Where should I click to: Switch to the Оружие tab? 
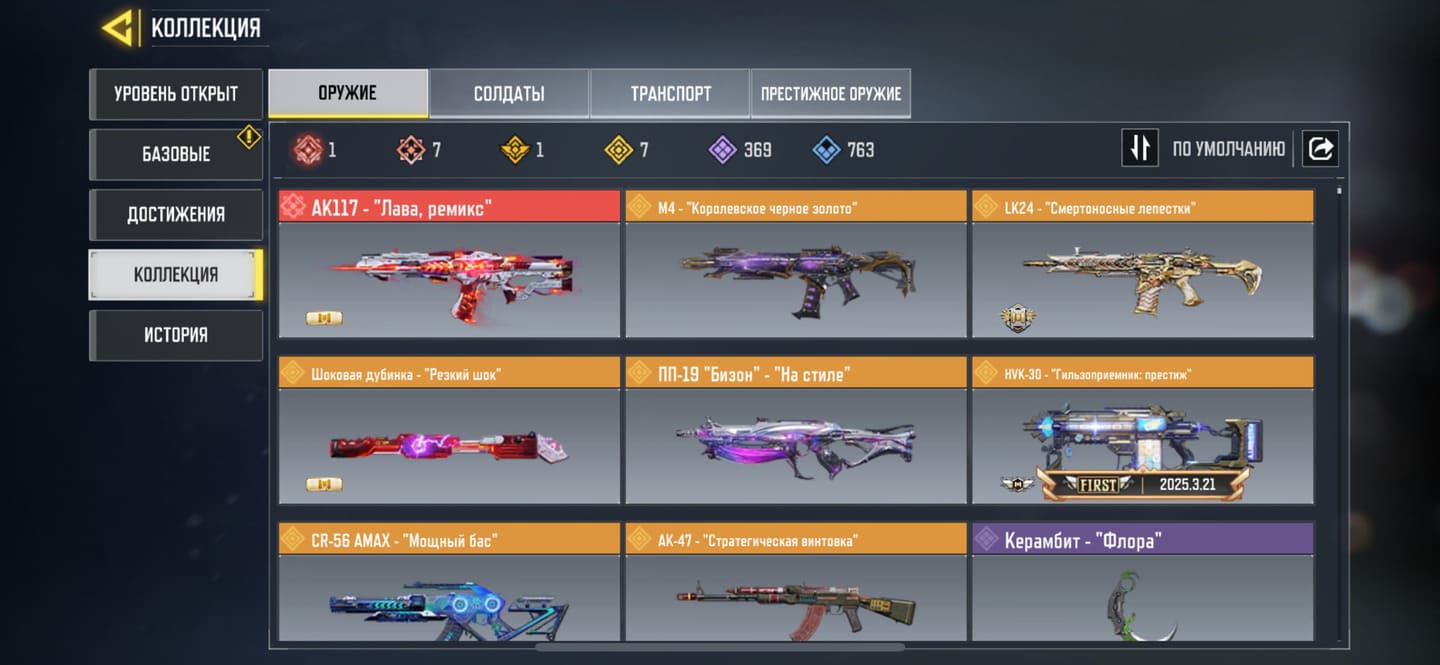(x=348, y=94)
